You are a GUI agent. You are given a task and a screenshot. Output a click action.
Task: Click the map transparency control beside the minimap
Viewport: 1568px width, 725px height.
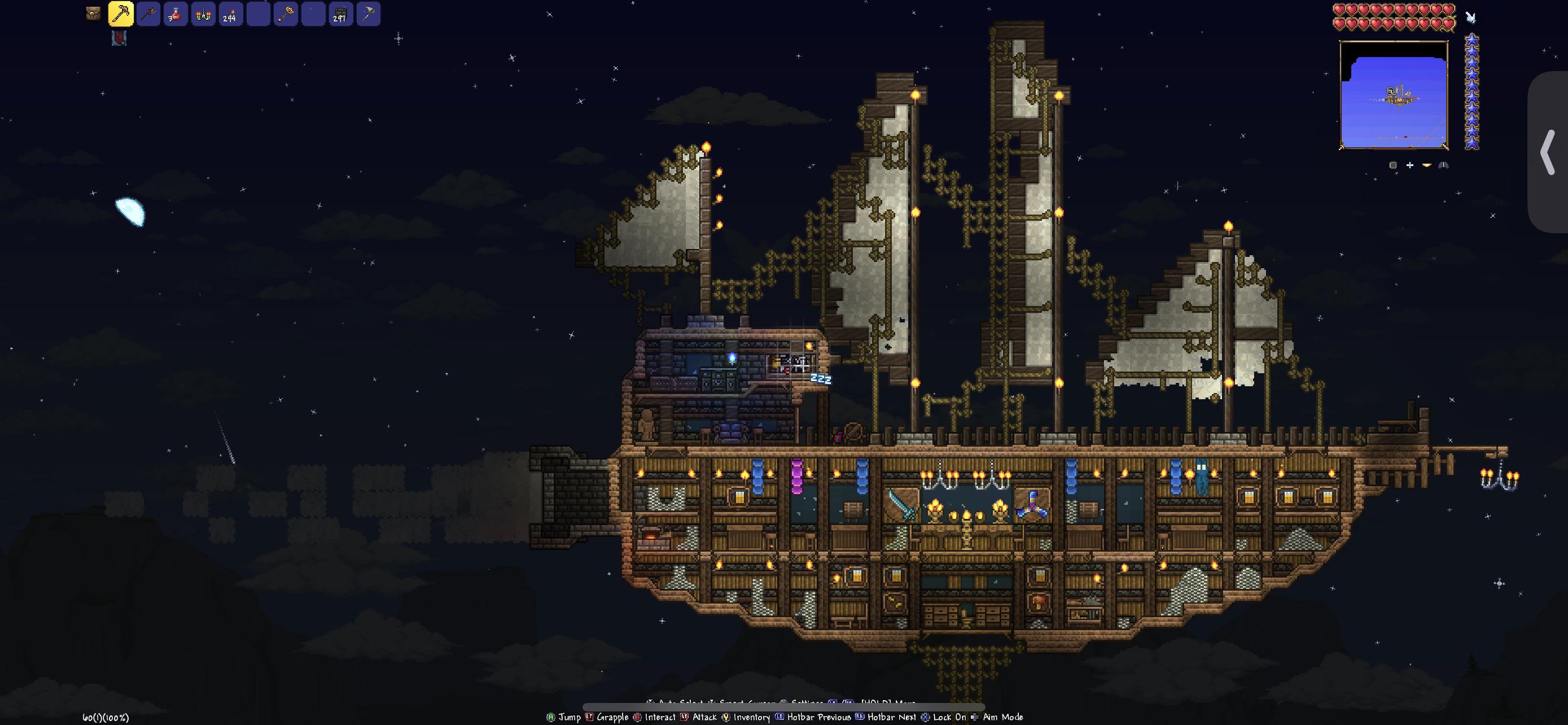1427,165
